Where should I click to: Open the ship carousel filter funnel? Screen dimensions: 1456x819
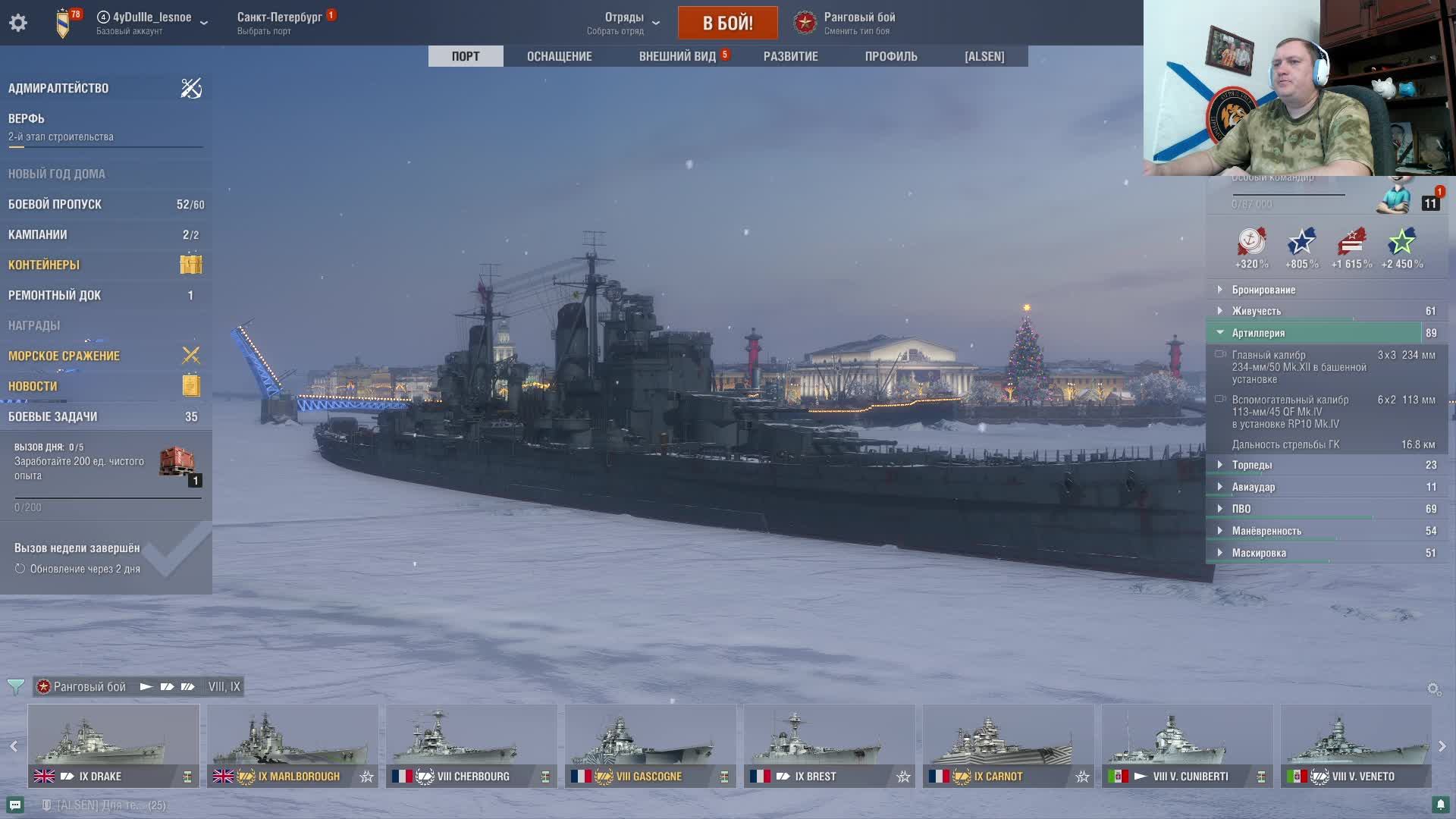(x=15, y=687)
